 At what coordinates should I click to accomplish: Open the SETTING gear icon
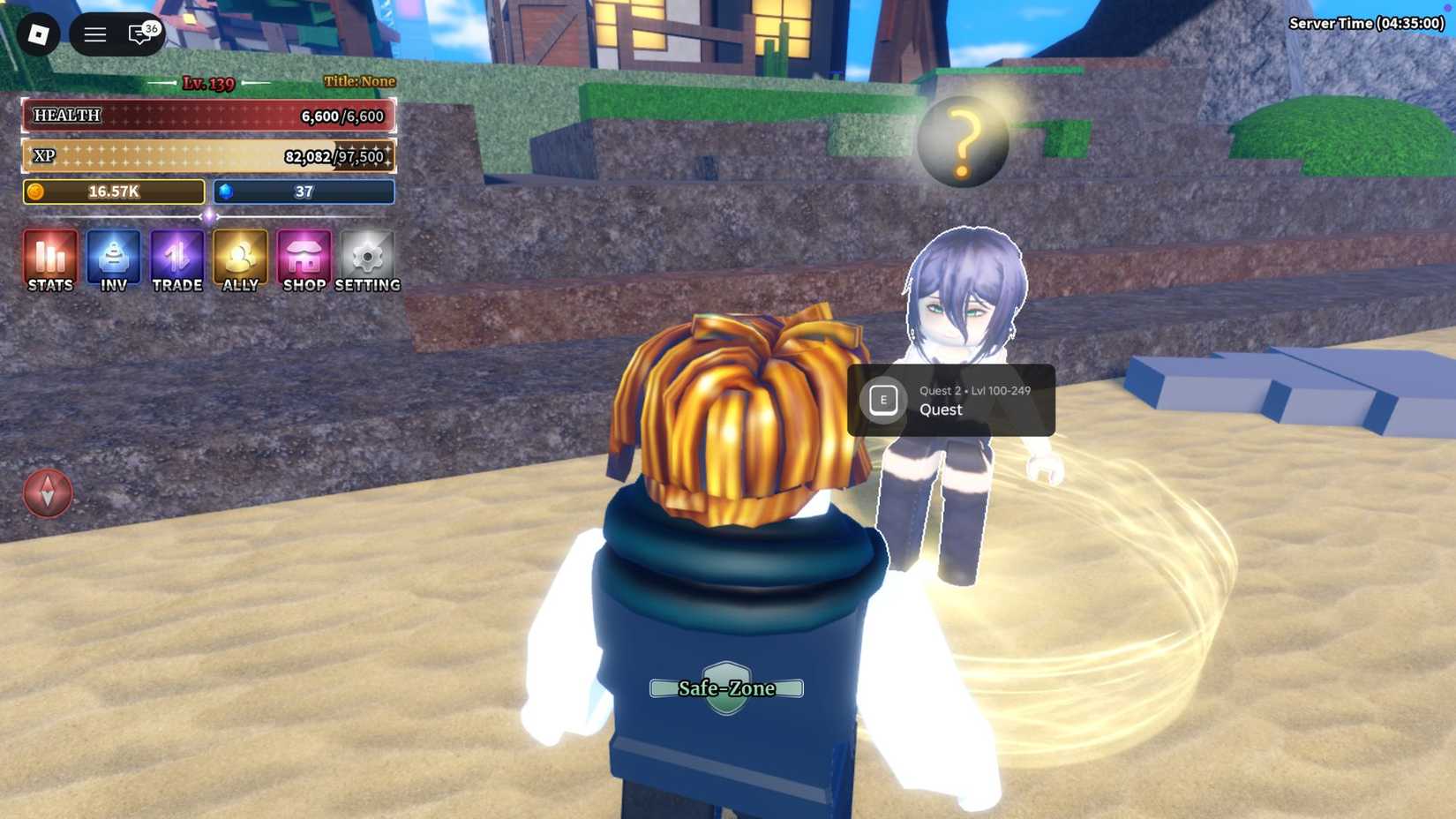366,260
